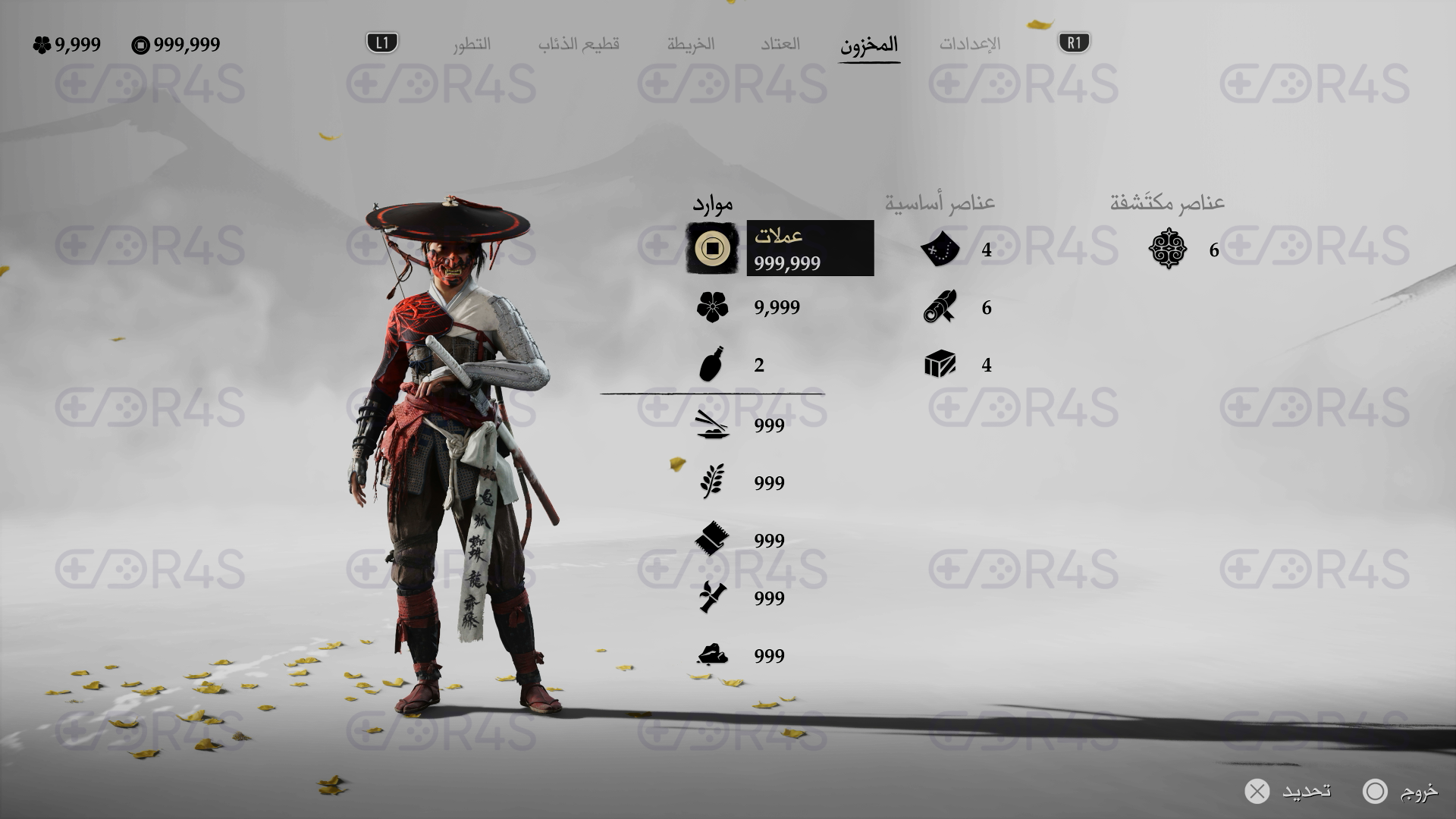The height and width of the screenshot is (819, 1456).
Task: Choose the folded cloth resource icon
Action: [x=711, y=540]
